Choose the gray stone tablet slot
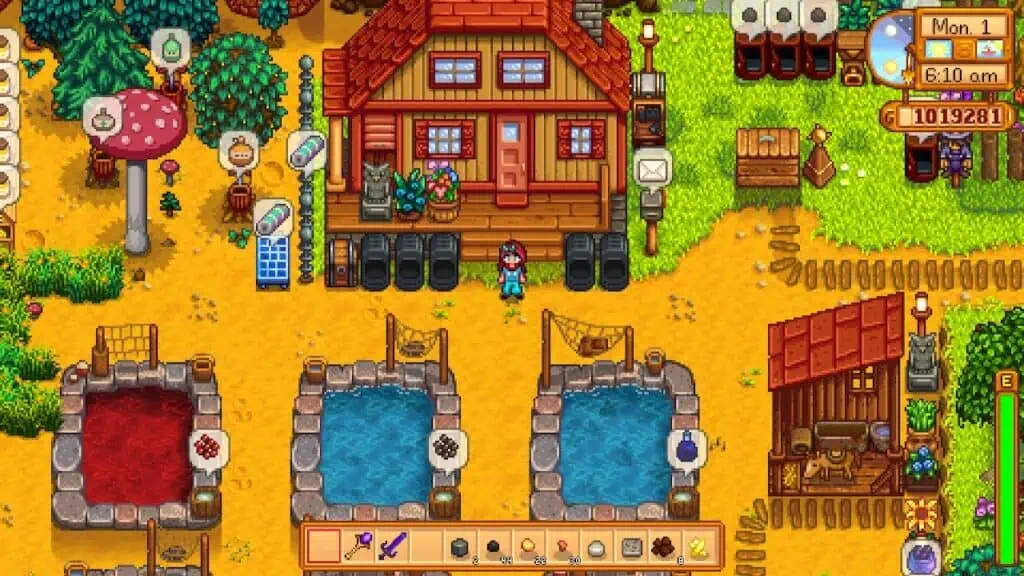The height and width of the screenshot is (576, 1024). click(630, 546)
